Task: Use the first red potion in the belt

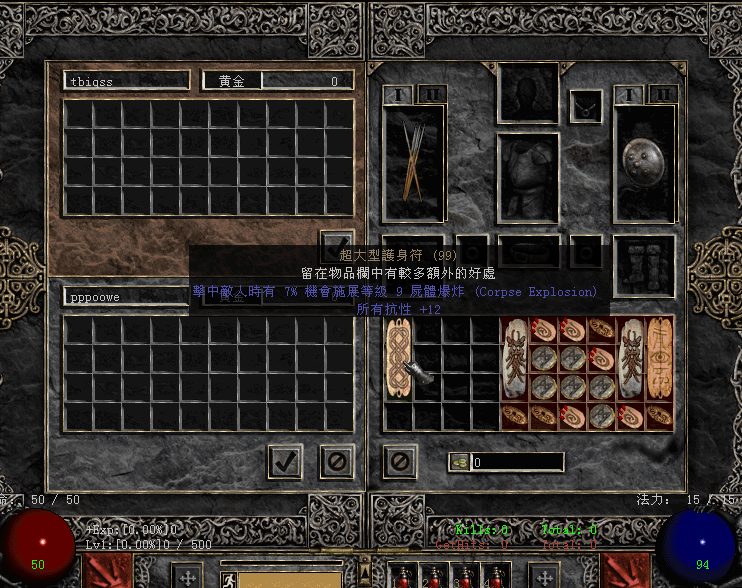Action: [405, 577]
